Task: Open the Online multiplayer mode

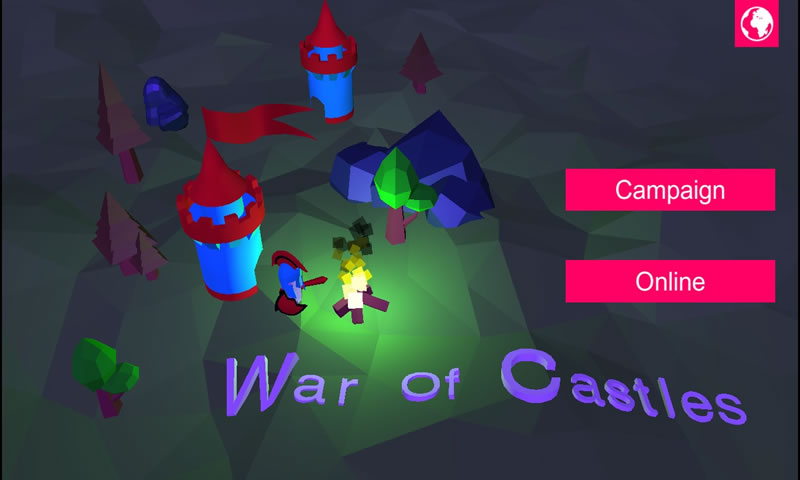Action: (670, 281)
